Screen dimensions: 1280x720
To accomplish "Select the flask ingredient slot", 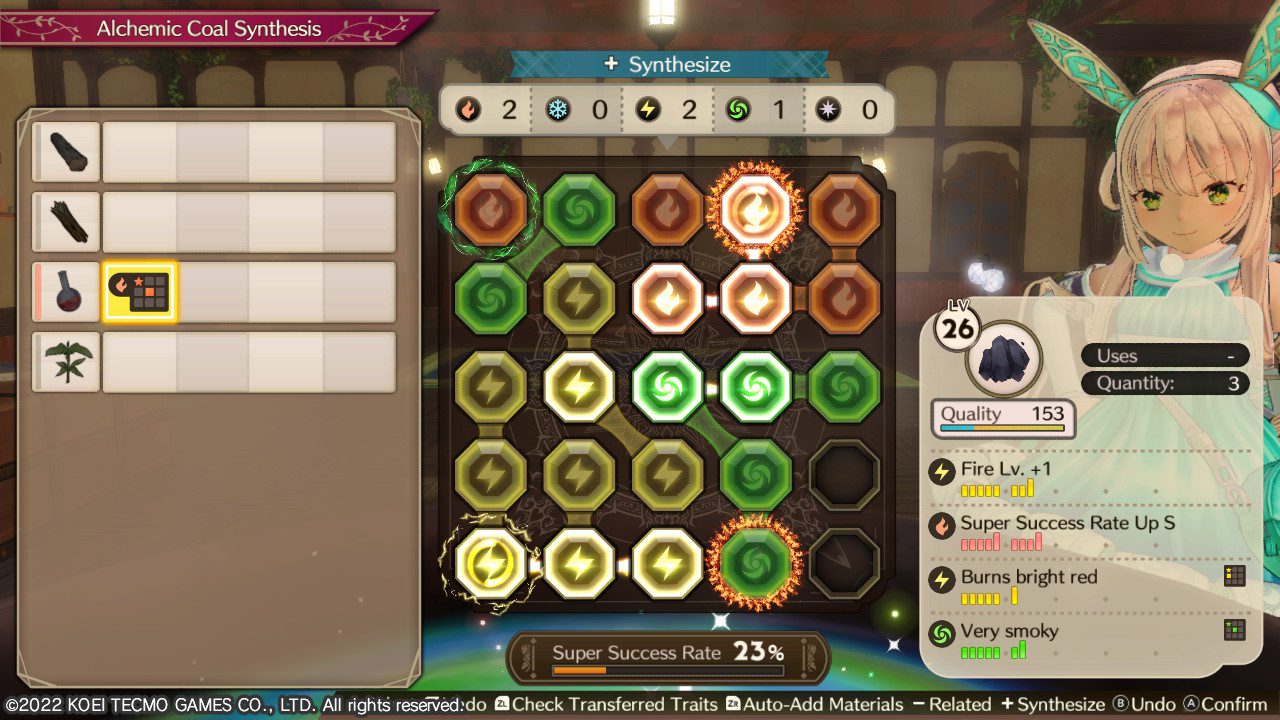I will (66, 291).
